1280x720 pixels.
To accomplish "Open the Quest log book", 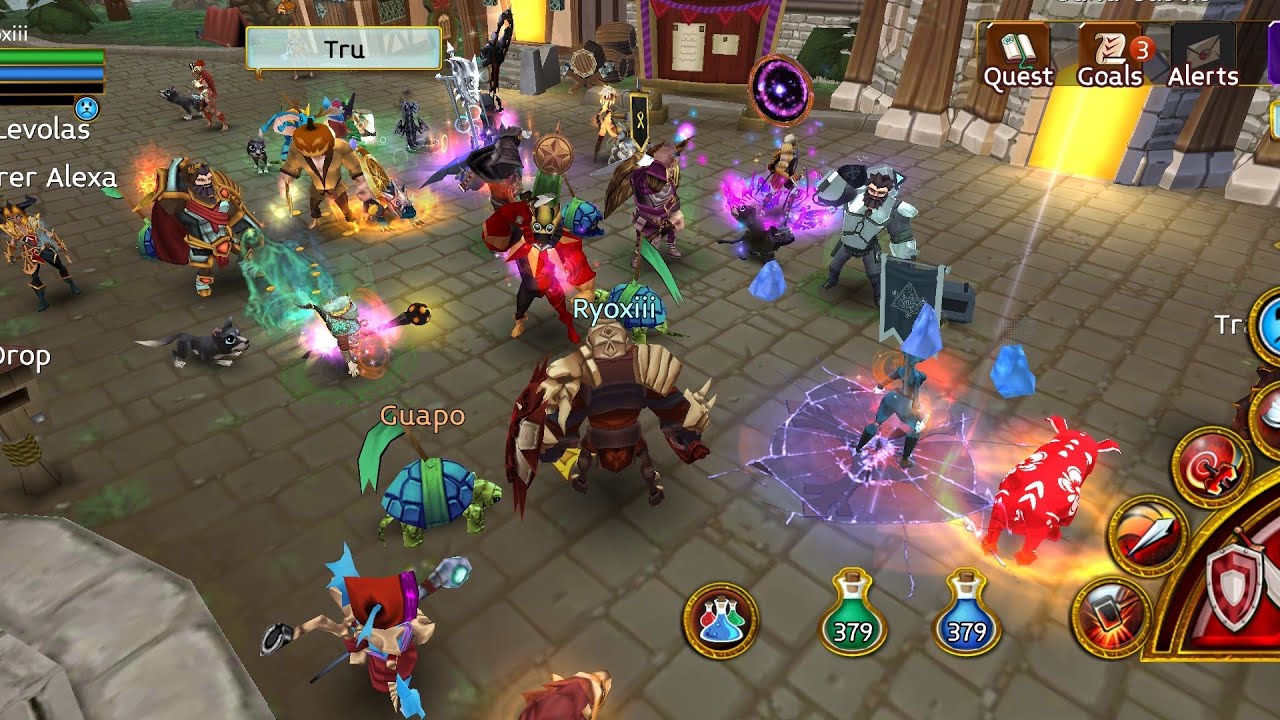I will pyautogui.click(x=1017, y=56).
